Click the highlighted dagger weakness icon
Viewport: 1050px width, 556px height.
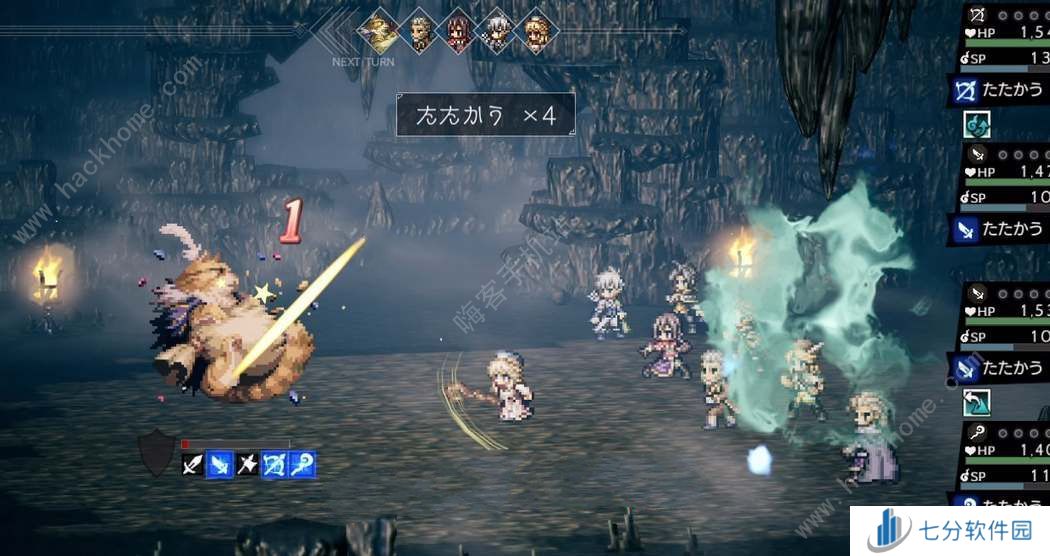(x=220, y=464)
